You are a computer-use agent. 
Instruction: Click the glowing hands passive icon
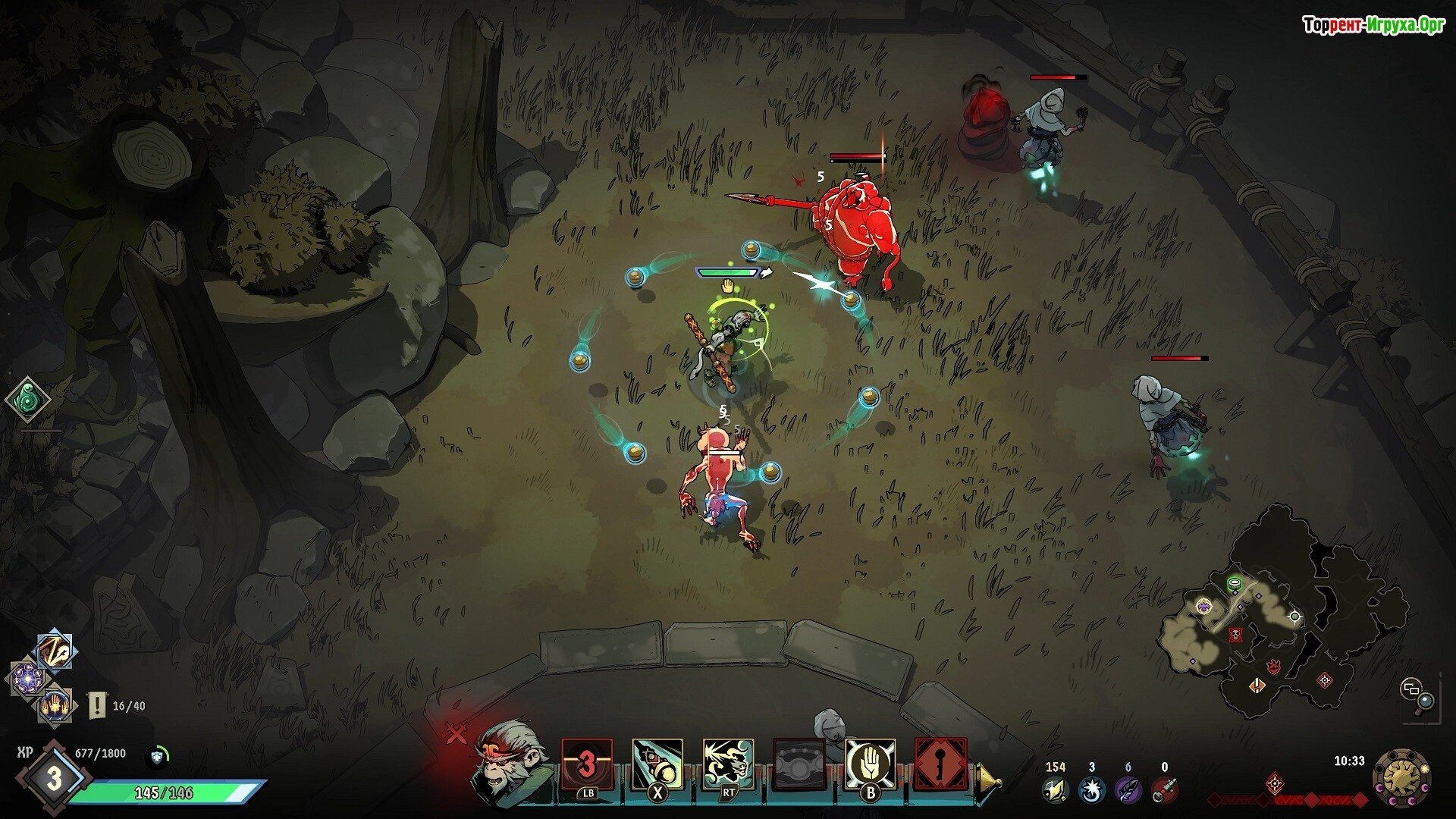coord(55,706)
